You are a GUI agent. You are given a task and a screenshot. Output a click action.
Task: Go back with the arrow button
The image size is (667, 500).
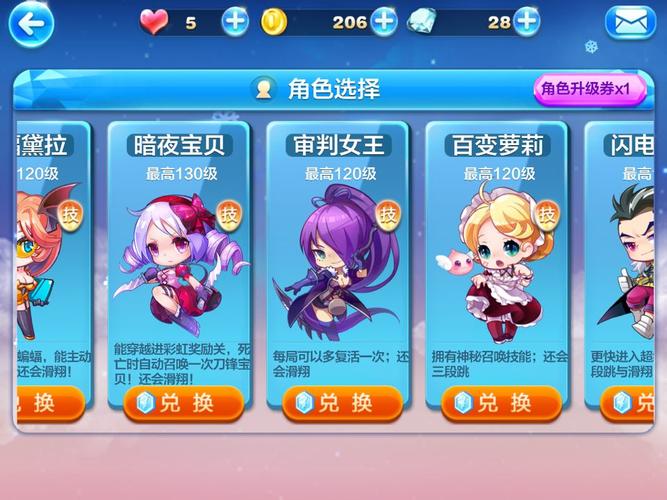point(28,24)
